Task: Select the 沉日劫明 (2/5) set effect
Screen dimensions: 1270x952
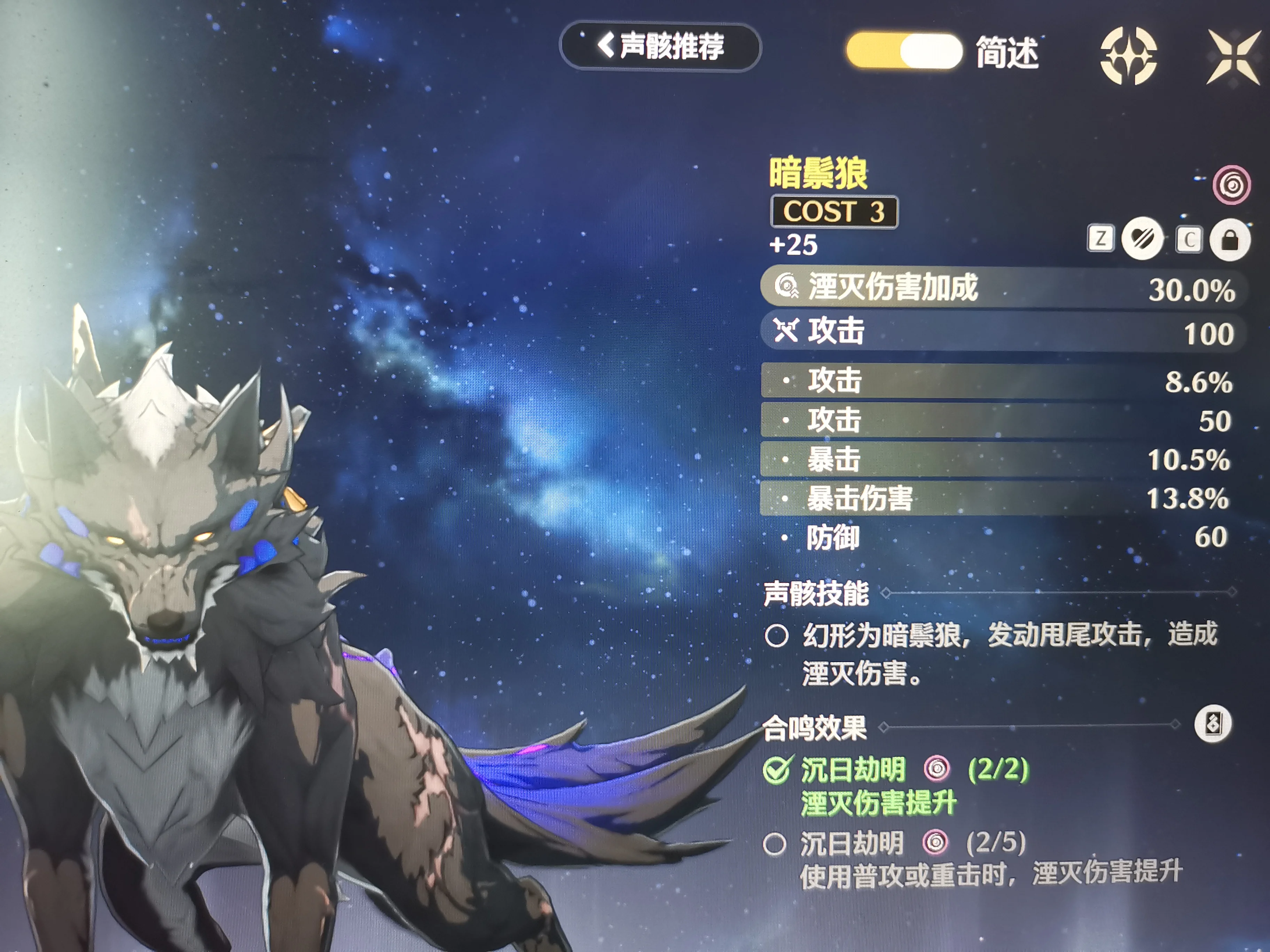Action: (913, 843)
